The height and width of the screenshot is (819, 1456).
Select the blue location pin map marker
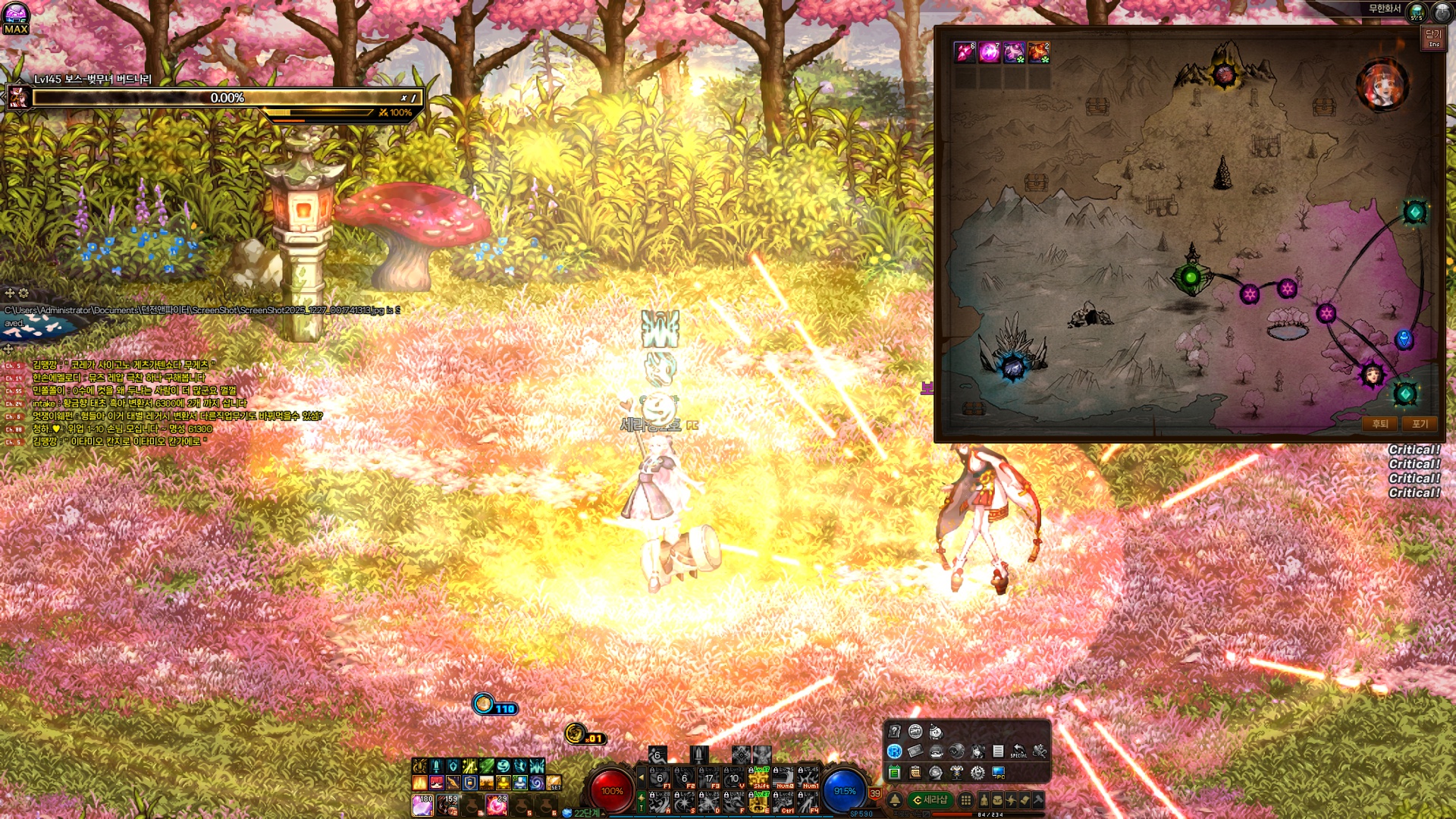1404,339
